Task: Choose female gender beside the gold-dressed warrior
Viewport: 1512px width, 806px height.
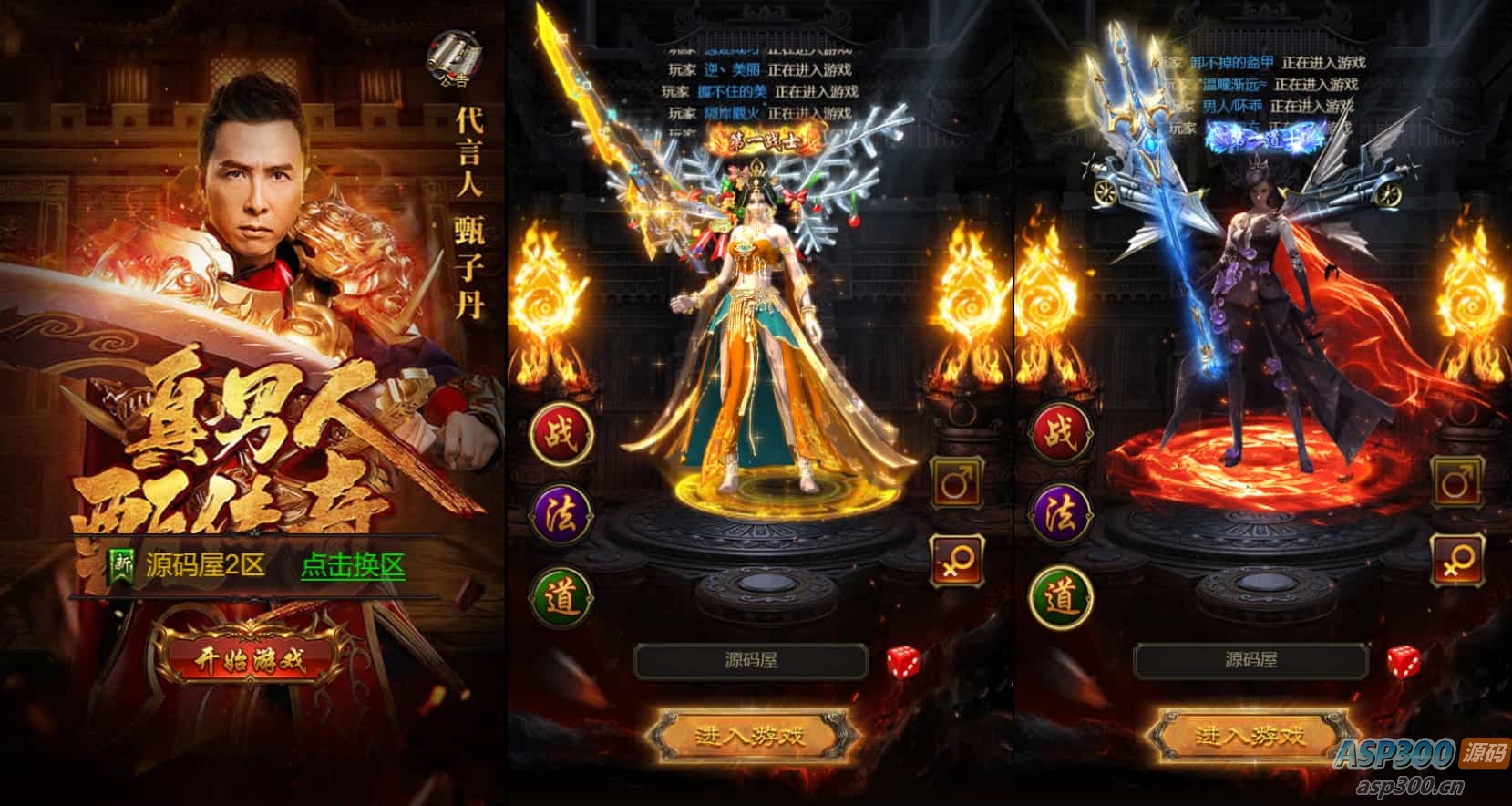Action: 955,560
